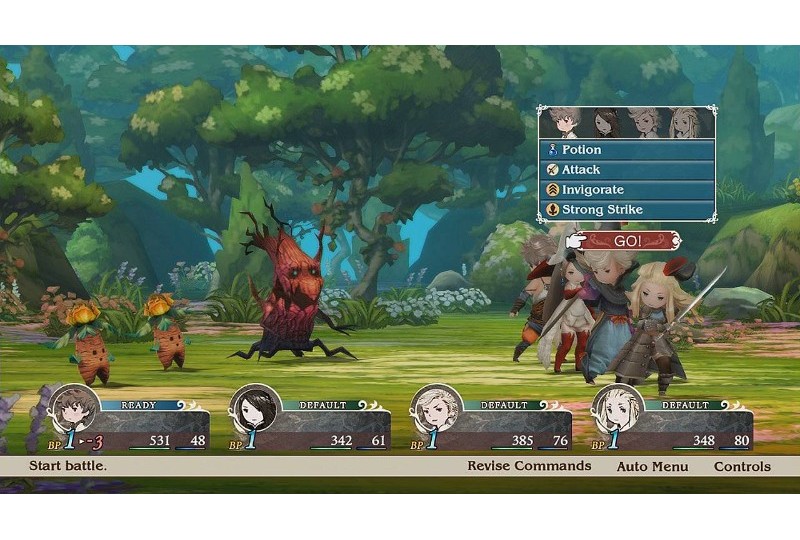Image resolution: width=800 pixels, height=540 pixels.
Task: Choose the Attack command
Action: (627, 170)
